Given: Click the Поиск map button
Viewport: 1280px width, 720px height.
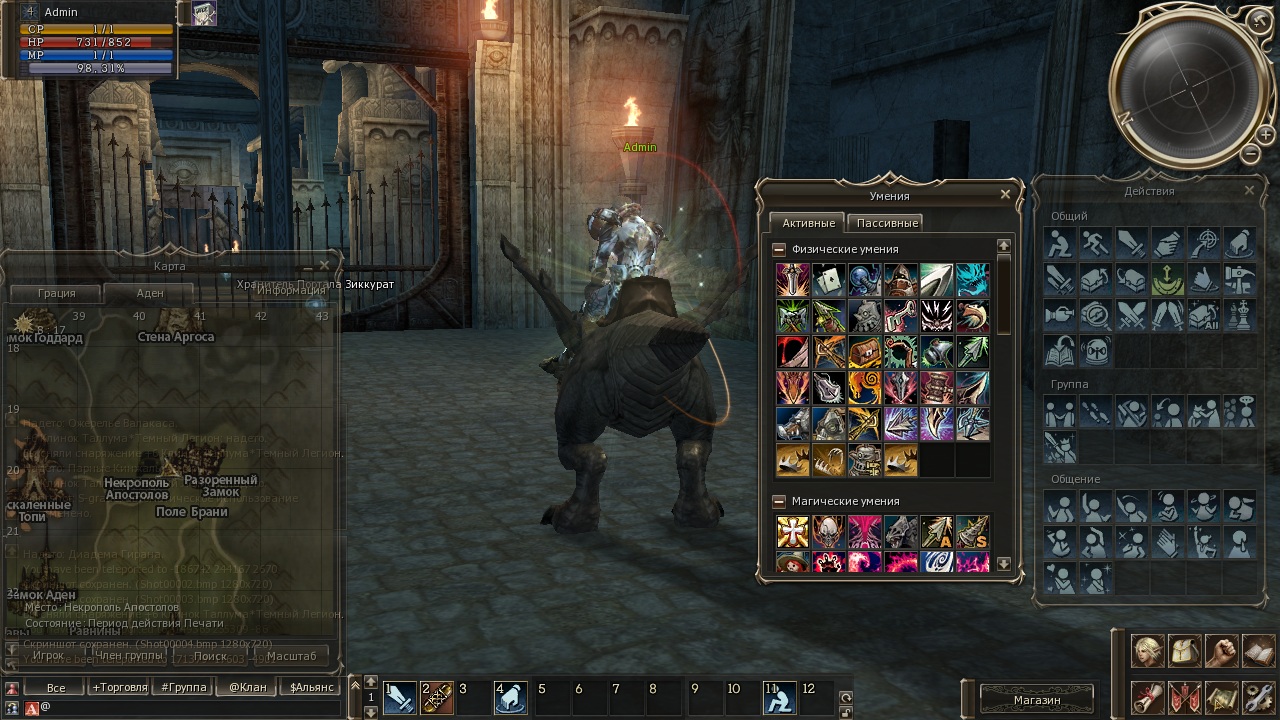Looking at the screenshot, I should click(211, 656).
